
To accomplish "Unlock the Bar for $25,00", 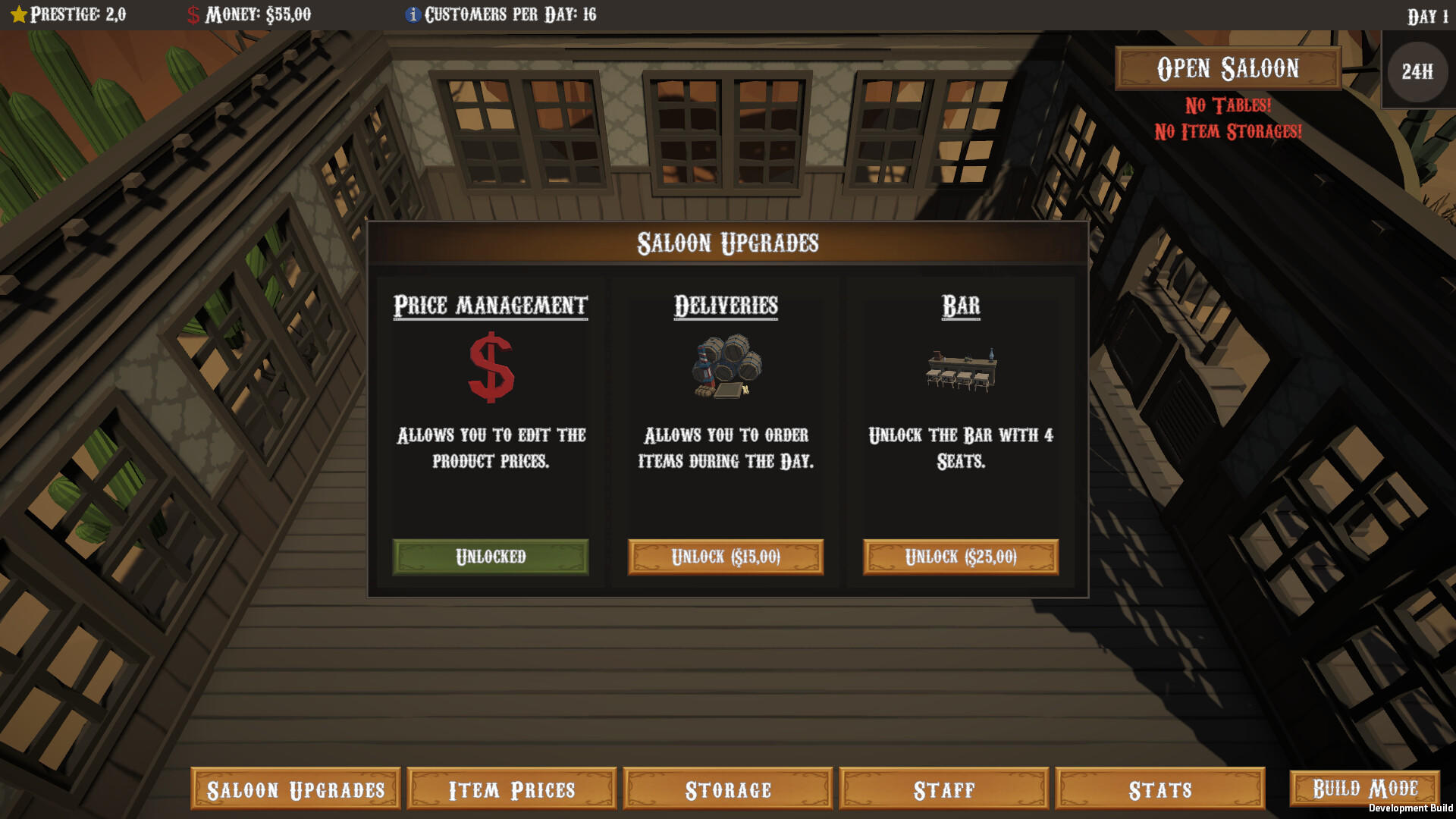I will click(x=960, y=556).
